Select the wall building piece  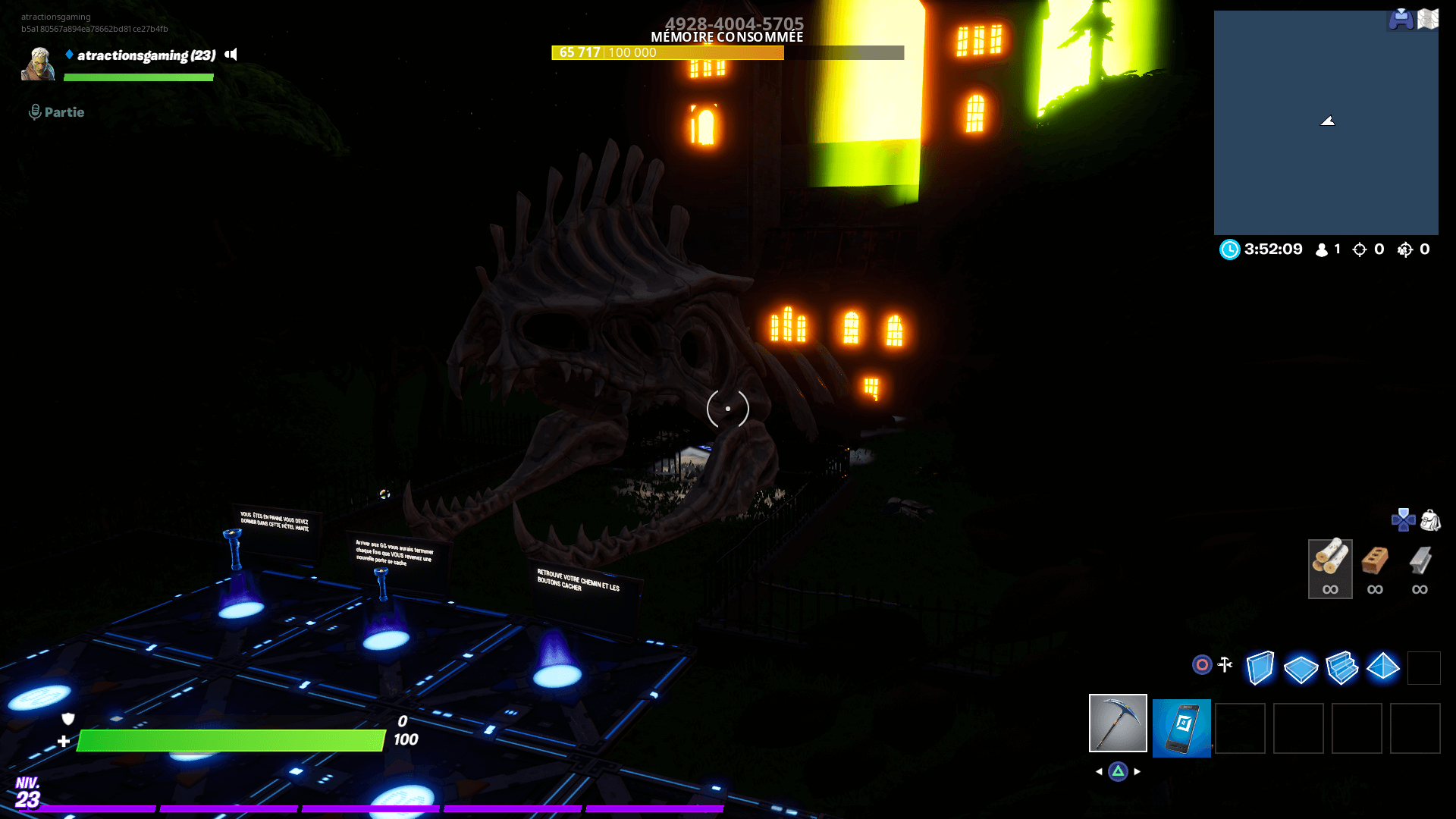click(1260, 668)
